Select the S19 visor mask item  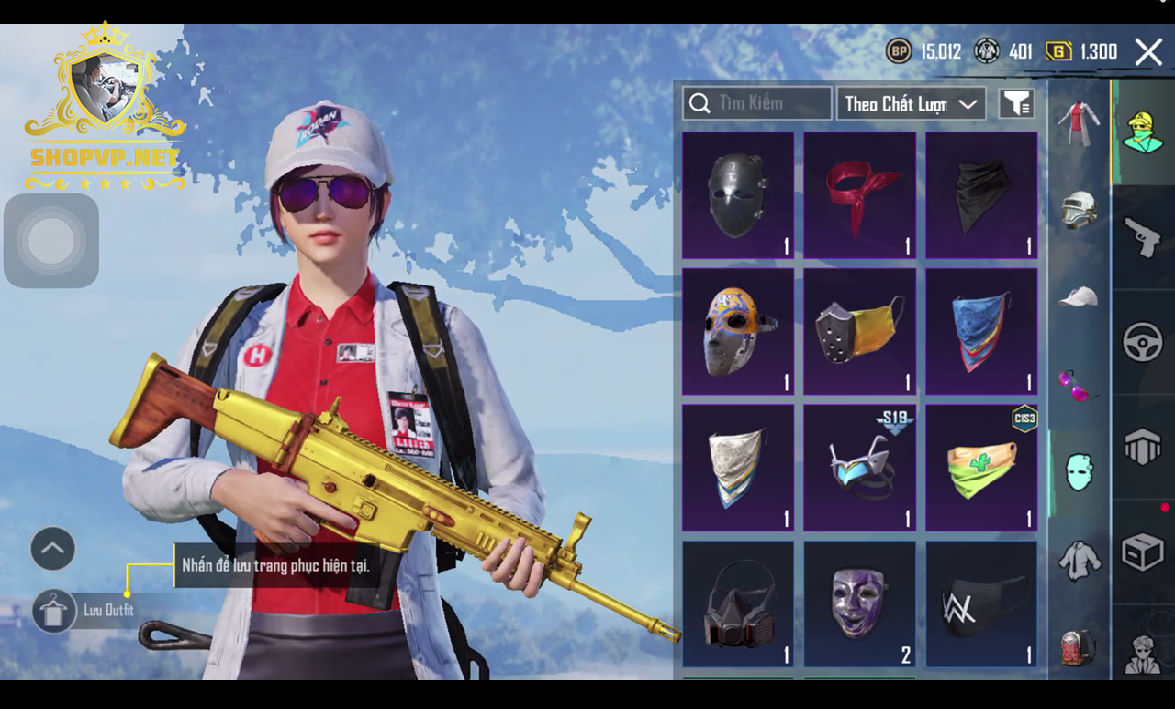859,467
